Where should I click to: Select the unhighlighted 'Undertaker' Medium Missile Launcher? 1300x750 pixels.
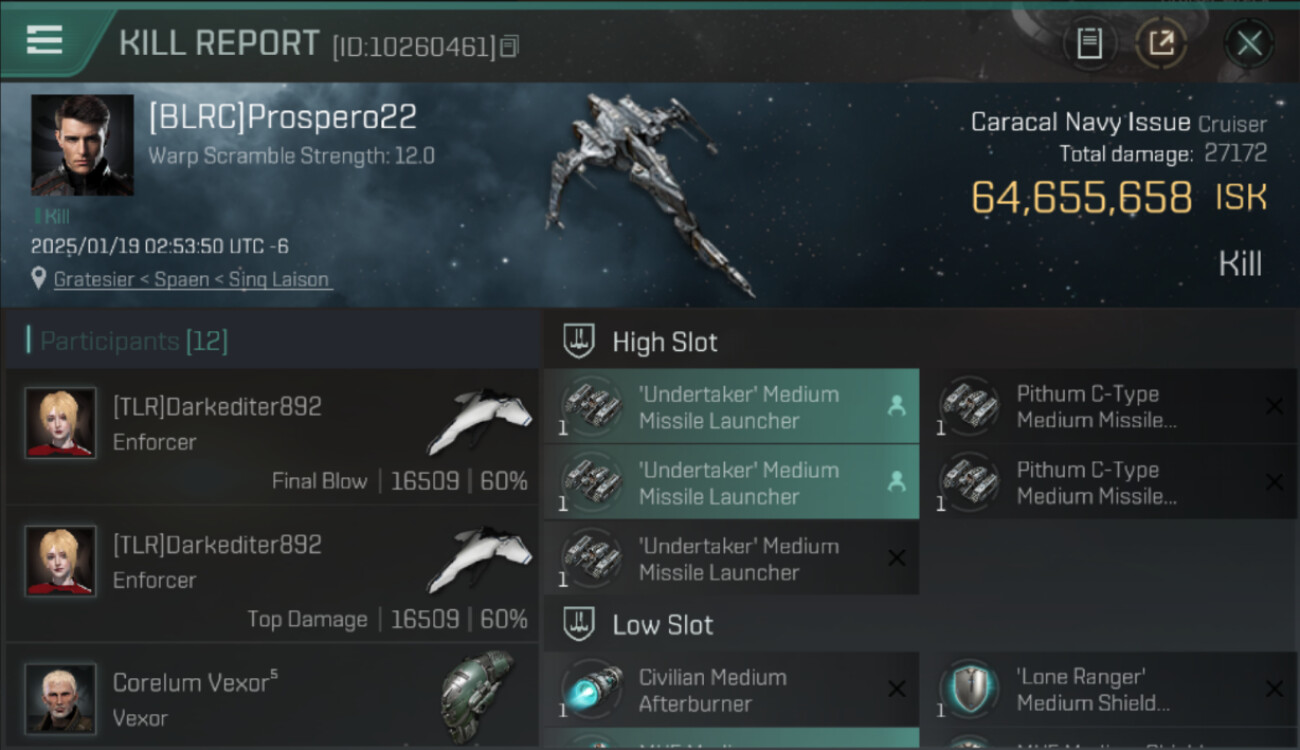point(731,559)
